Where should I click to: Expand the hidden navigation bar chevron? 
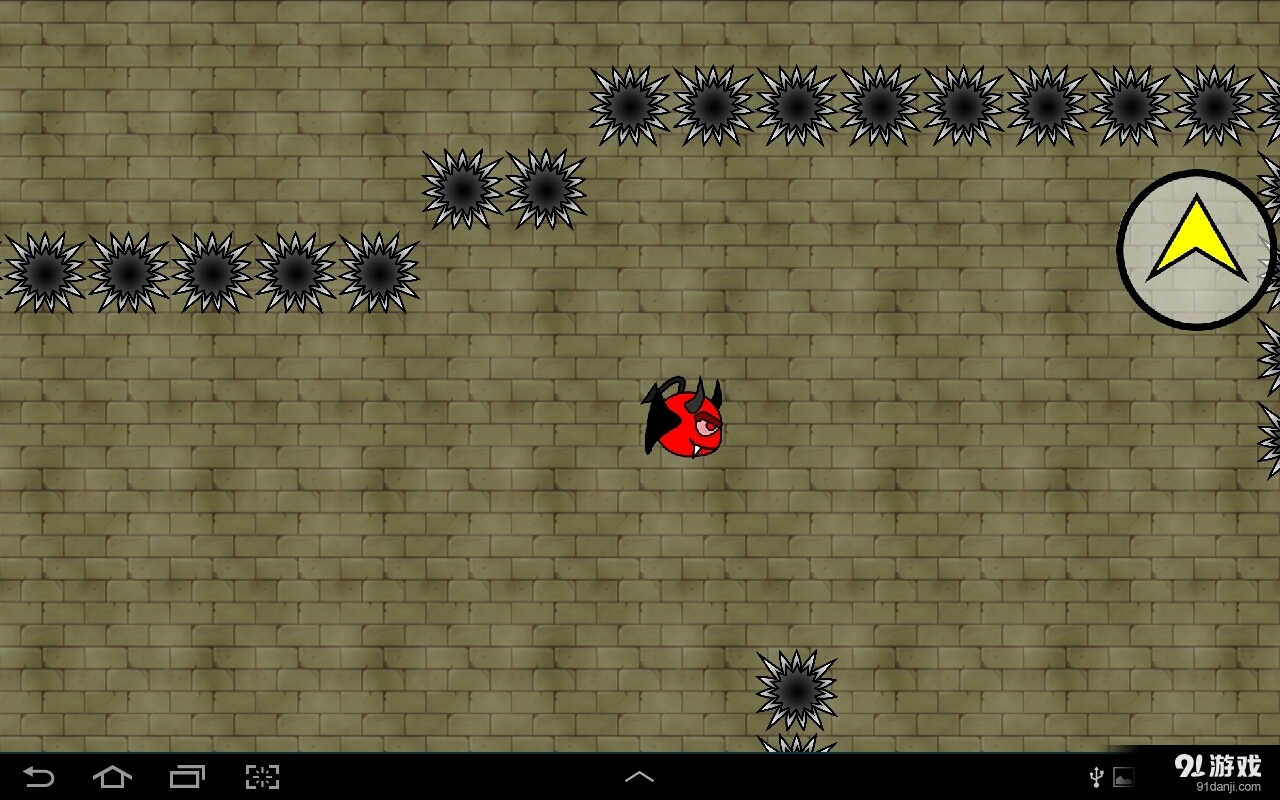(639, 775)
